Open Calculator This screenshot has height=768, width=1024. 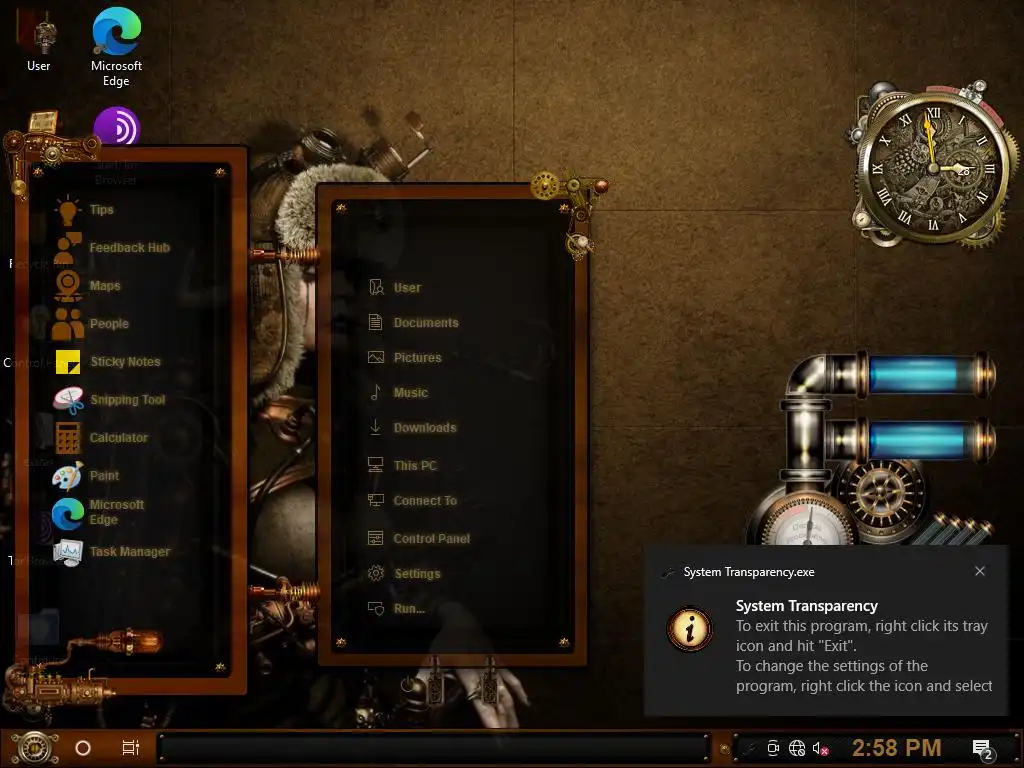pyautogui.click(x=118, y=438)
